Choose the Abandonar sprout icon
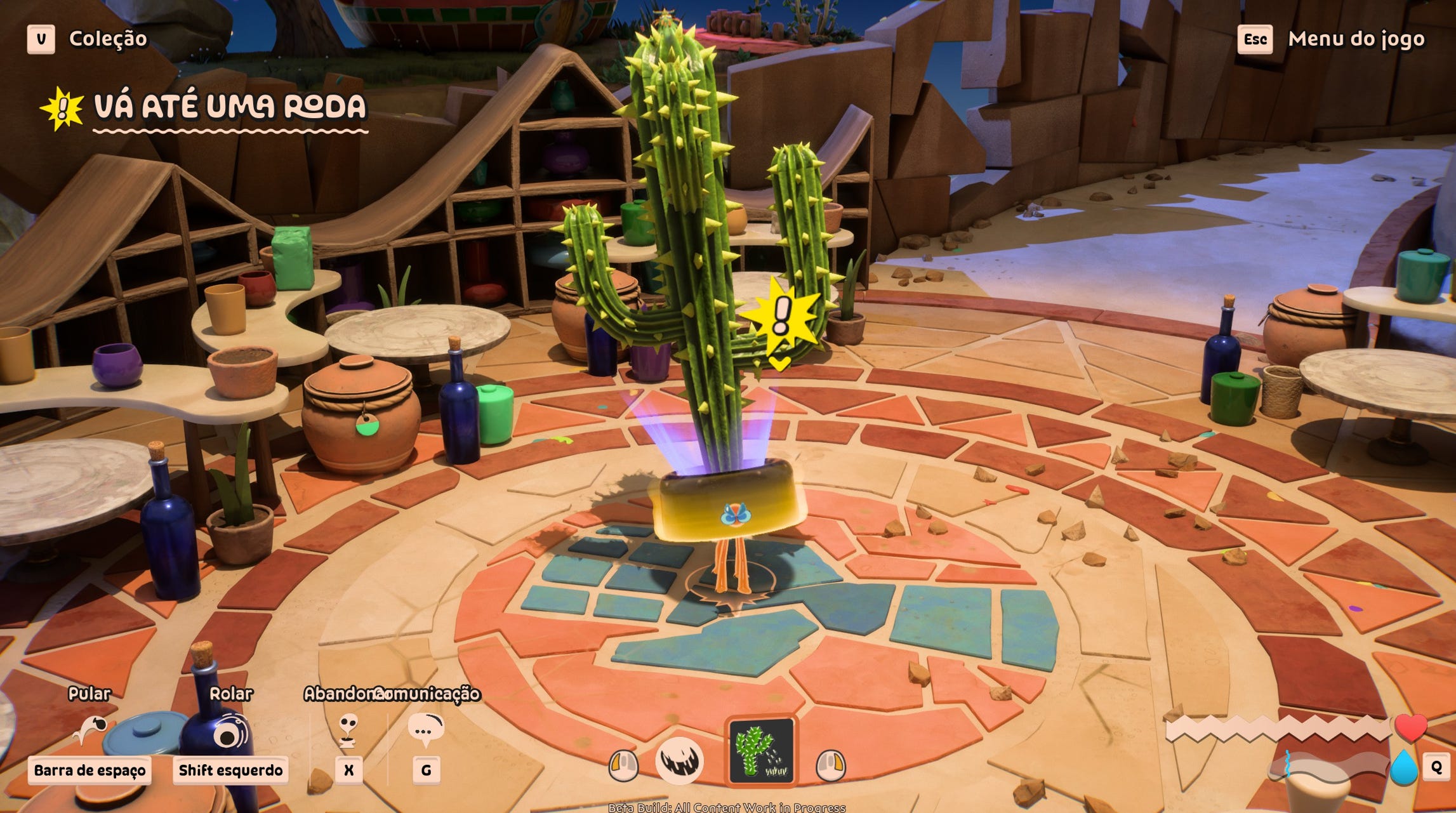The height and width of the screenshot is (813, 1456). (x=348, y=730)
